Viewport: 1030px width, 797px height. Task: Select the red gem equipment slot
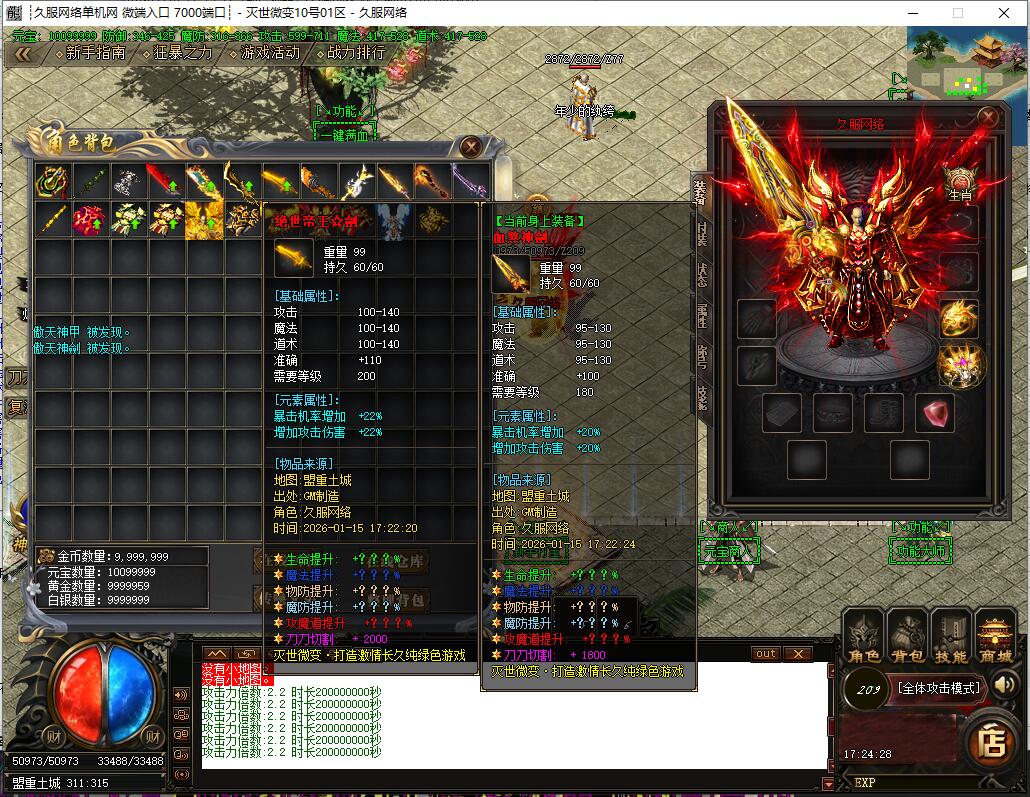pyautogui.click(x=936, y=413)
